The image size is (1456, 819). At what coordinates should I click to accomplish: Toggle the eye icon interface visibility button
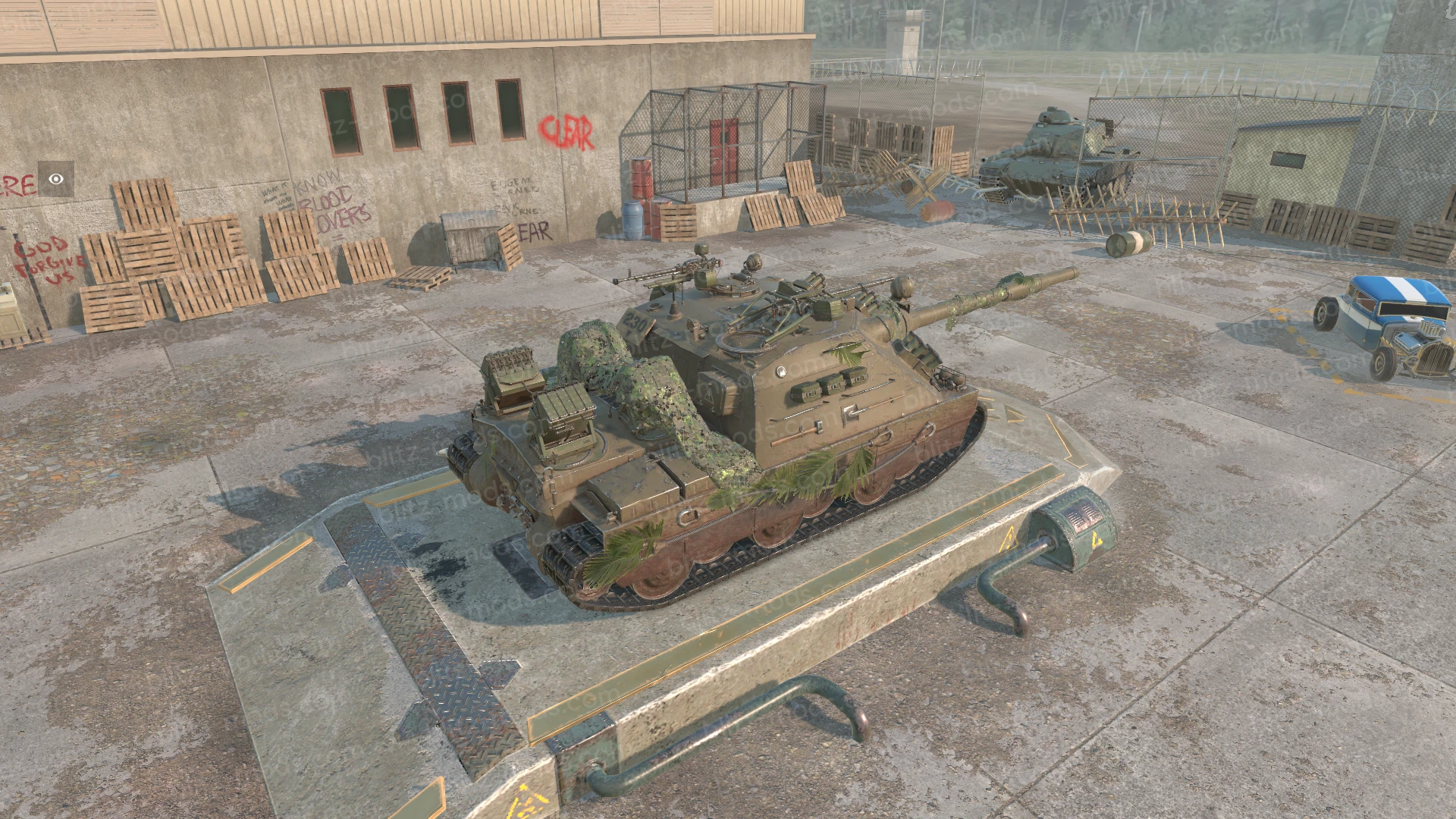[x=56, y=179]
